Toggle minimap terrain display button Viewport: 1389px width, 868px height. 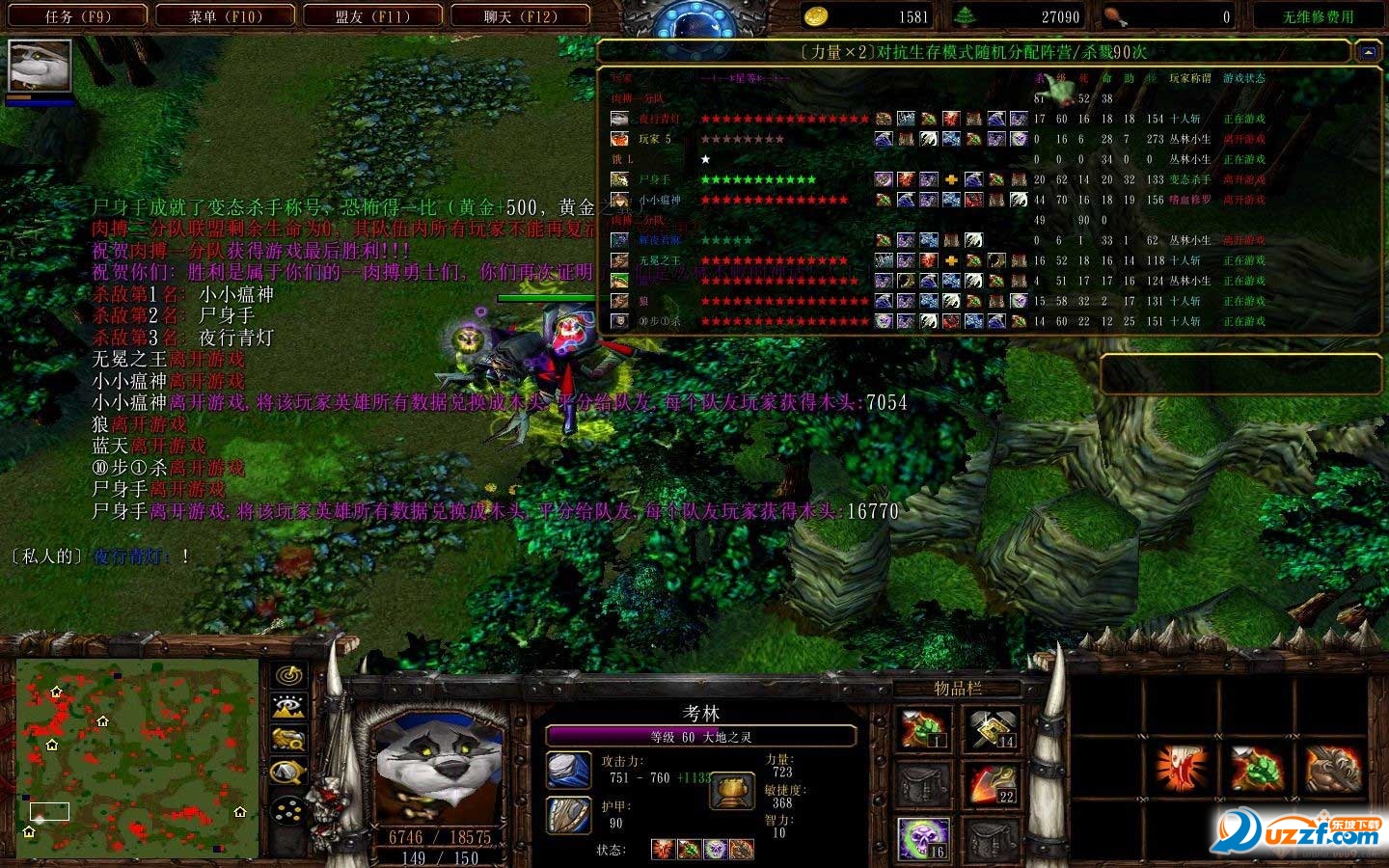pyautogui.click(x=289, y=708)
